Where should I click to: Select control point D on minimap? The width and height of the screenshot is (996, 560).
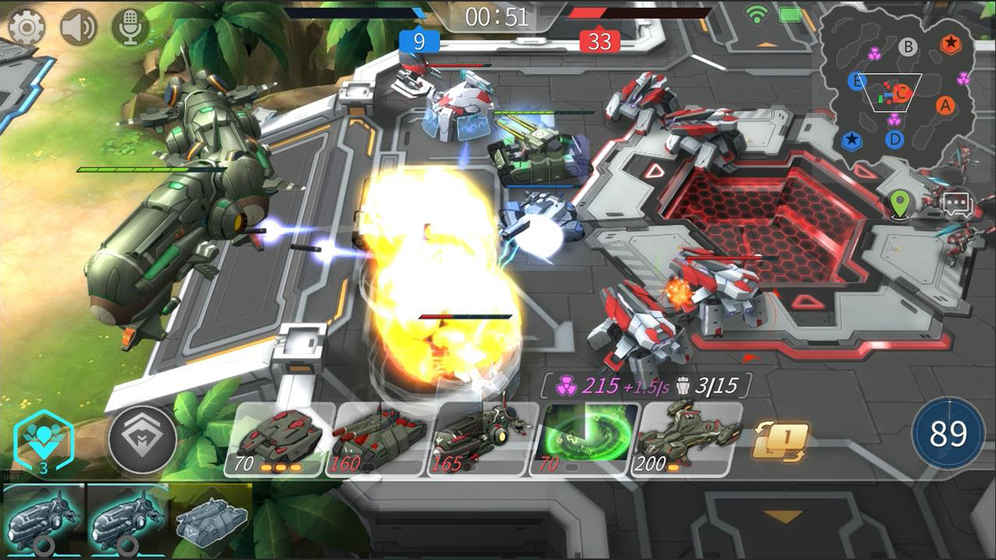[x=895, y=139]
